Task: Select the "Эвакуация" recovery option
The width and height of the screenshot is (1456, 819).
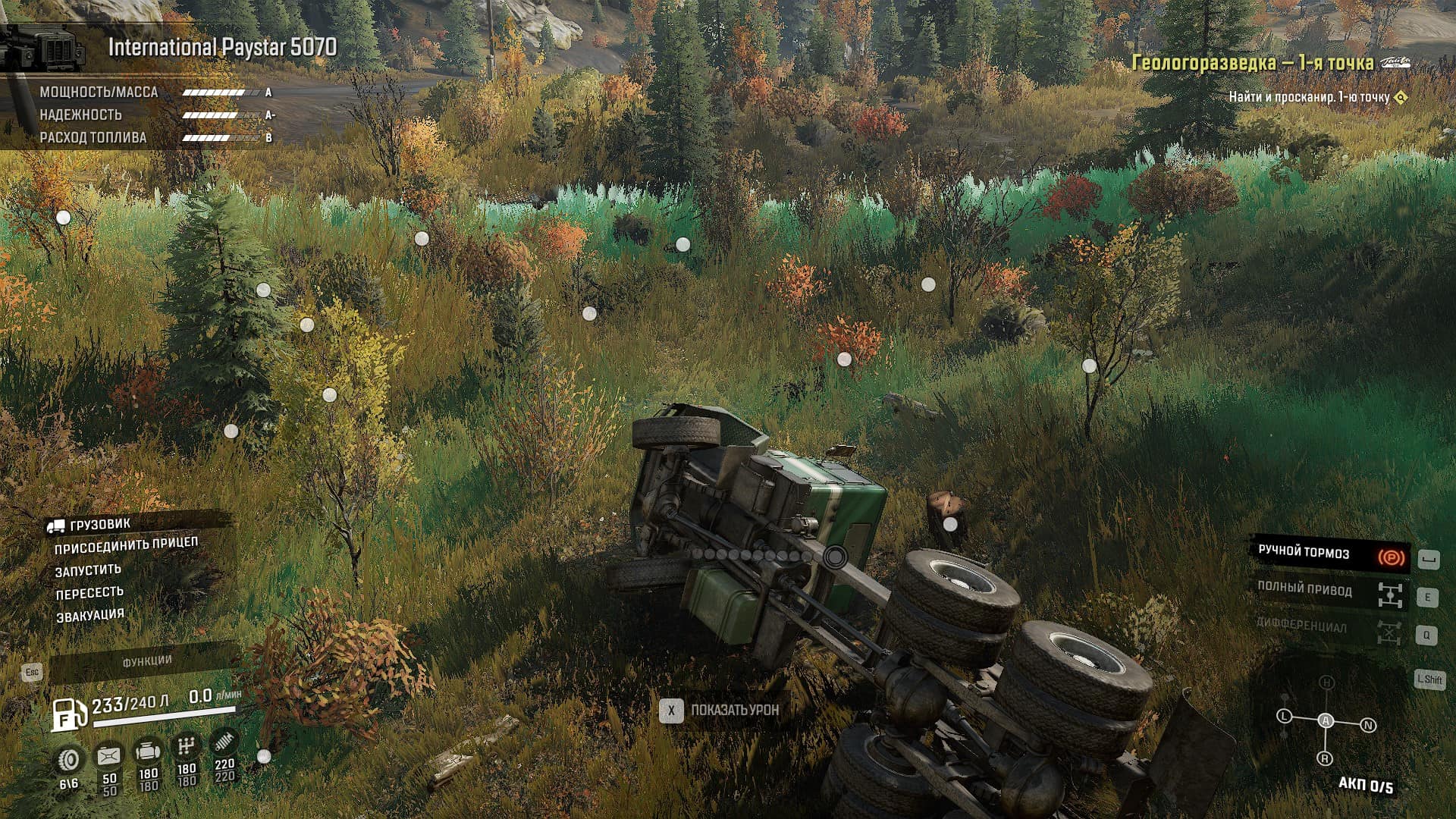Action: (x=90, y=615)
